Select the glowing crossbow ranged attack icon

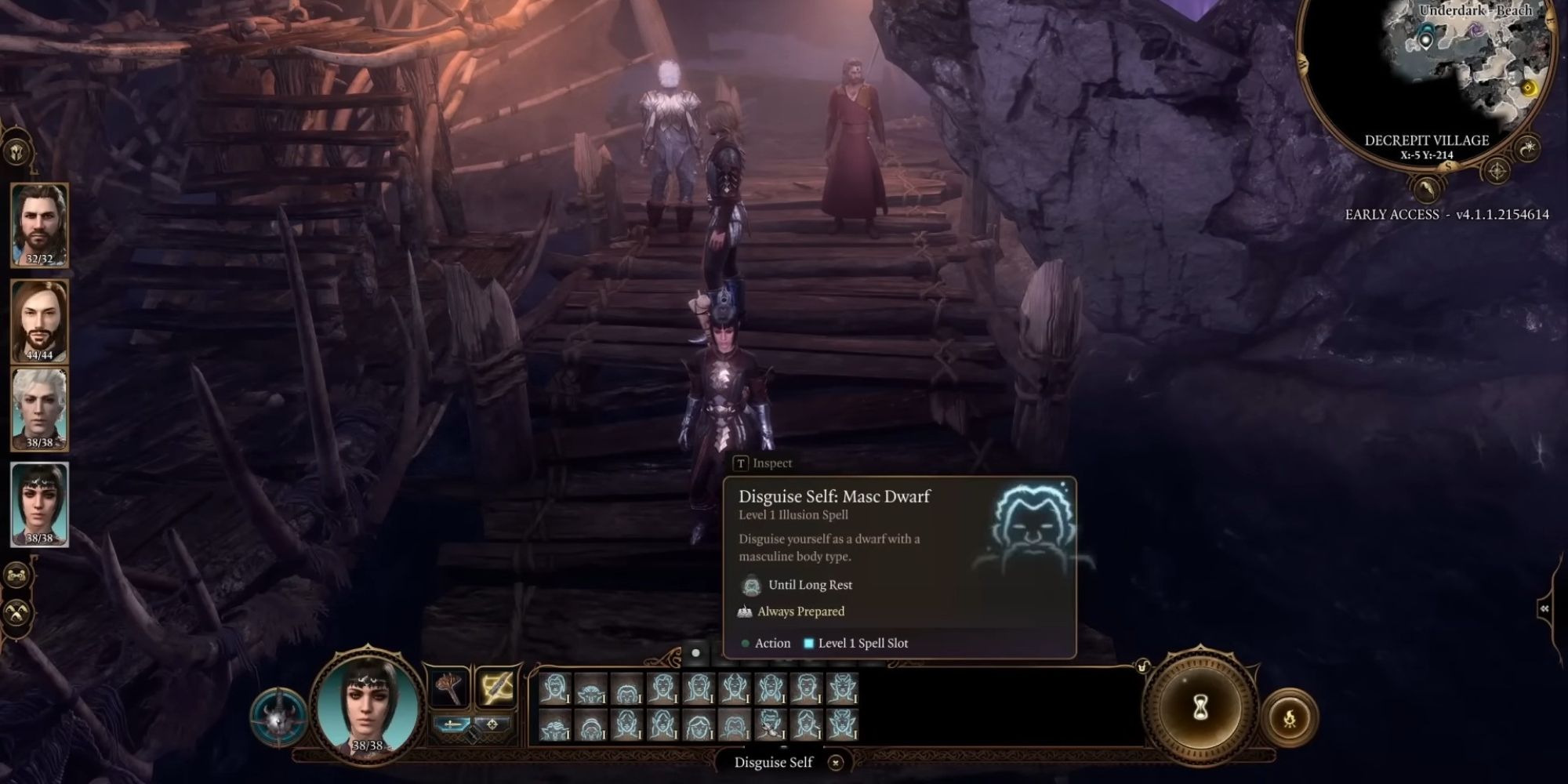(496, 688)
